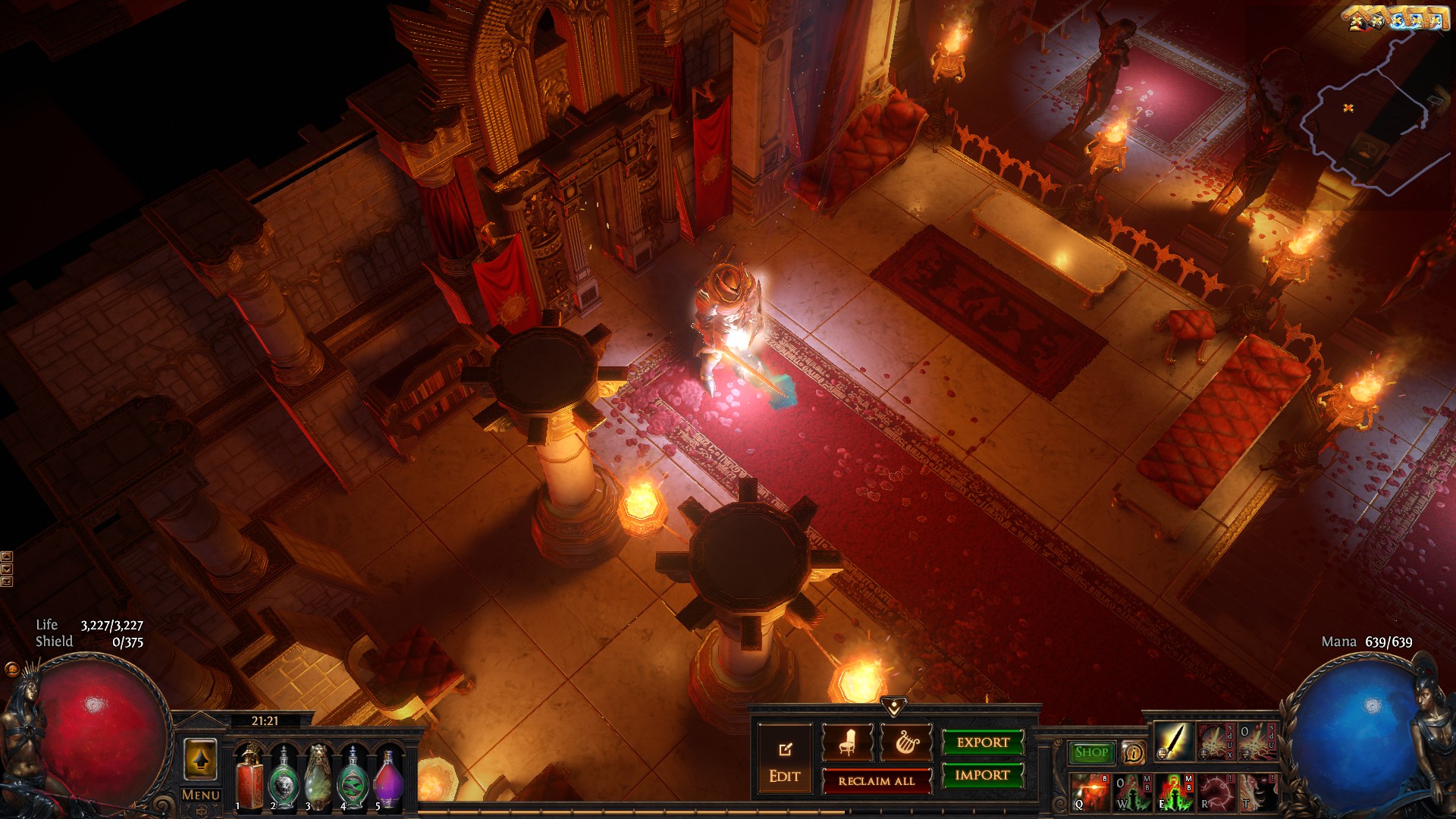Image resolution: width=1456 pixels, height=819 pixels.
Task: Open the green Shop button
Action: click(x=1091, y=752)
